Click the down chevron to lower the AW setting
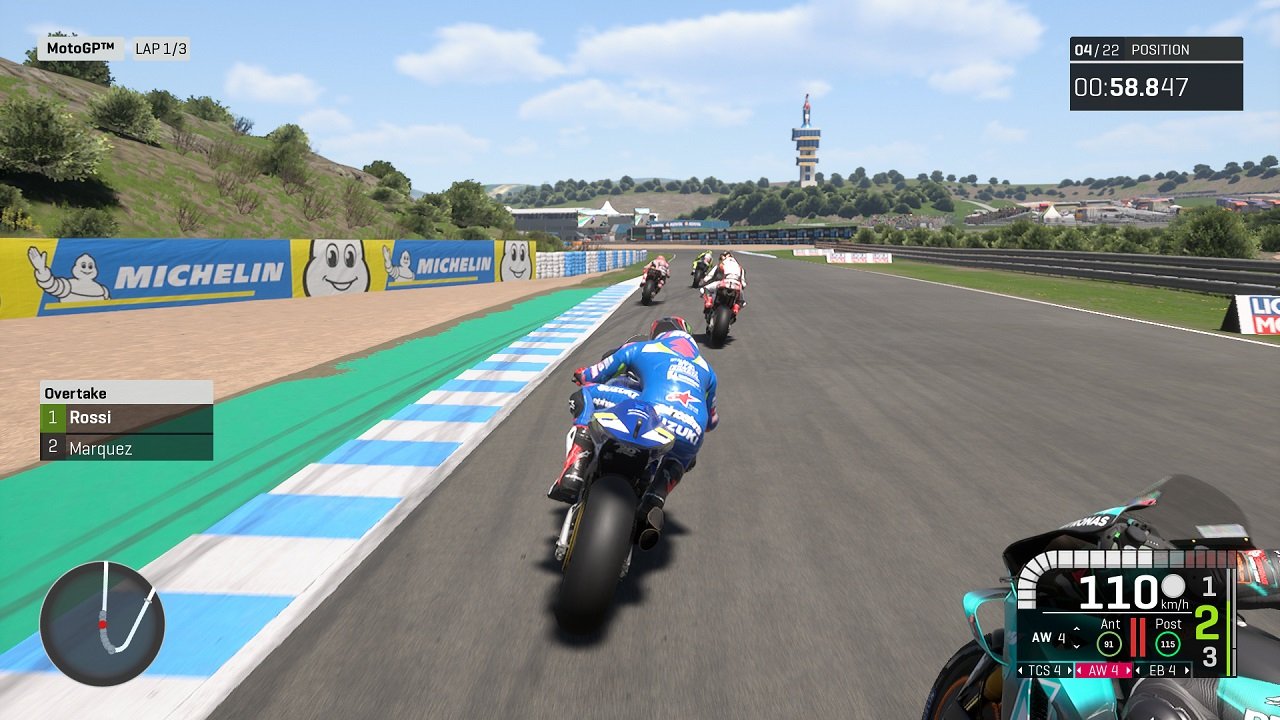 [x=1077, y=646]
